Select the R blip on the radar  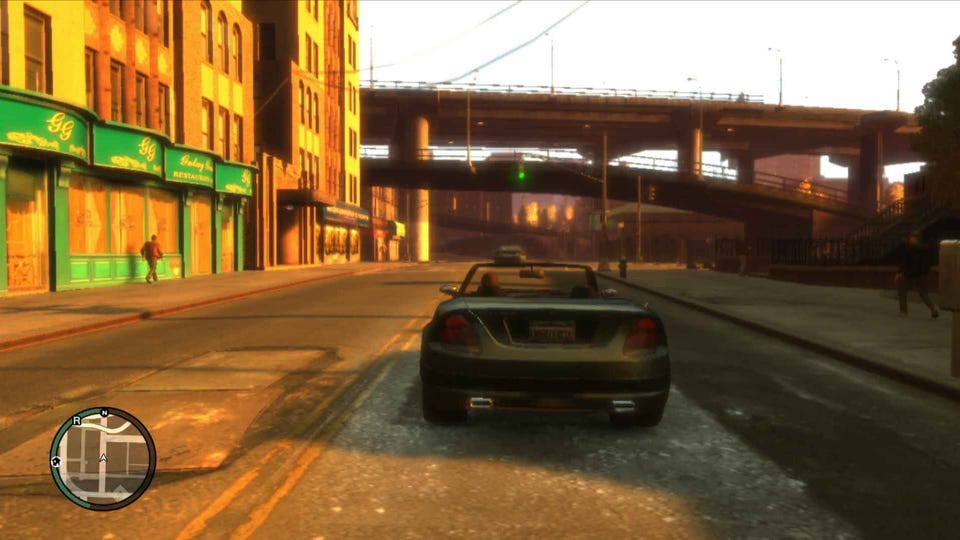pos(77,422)
